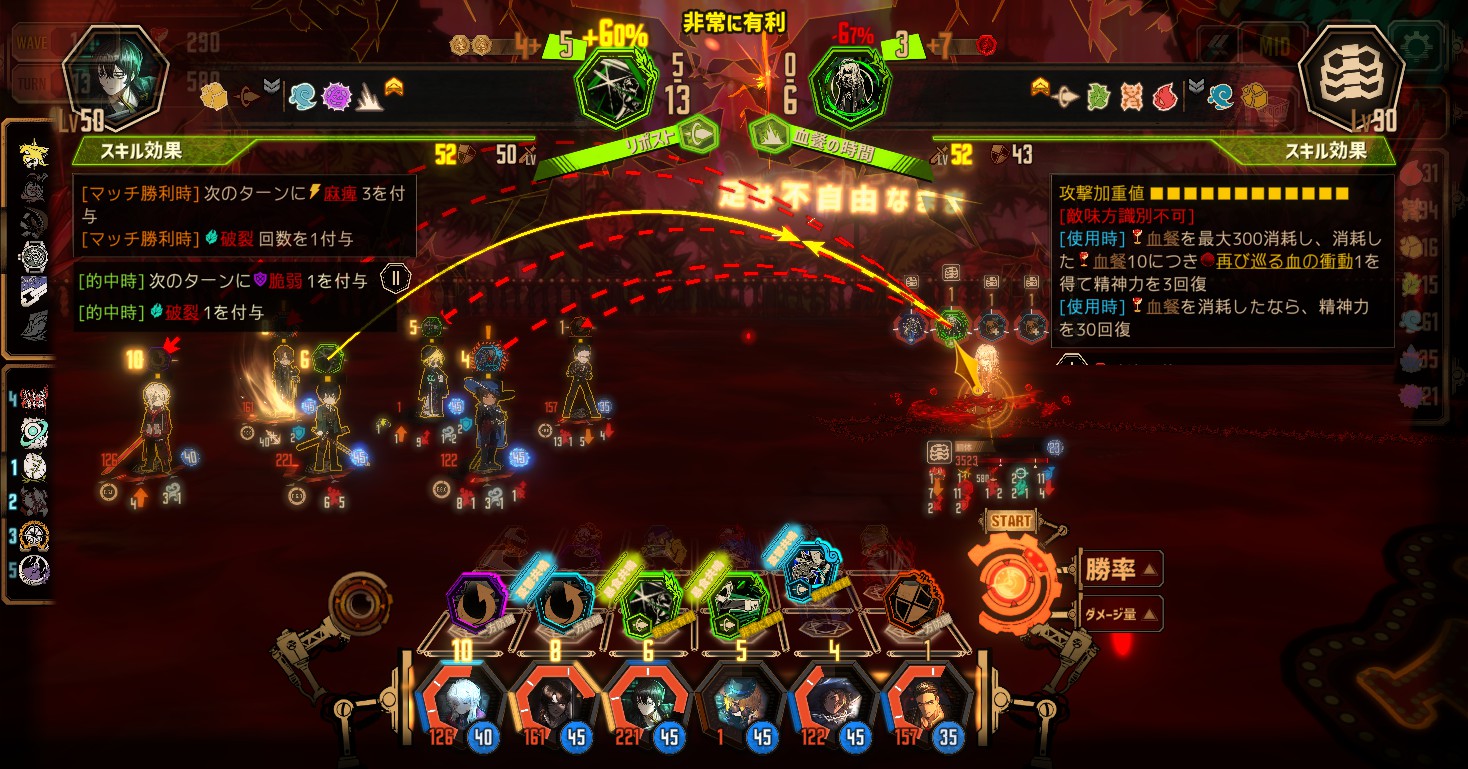Image resolution: width=1468 pixels, height=769 pixels.
Task: Show the ally スキル効果 skill effects panel
Action: tap(140, 151)
